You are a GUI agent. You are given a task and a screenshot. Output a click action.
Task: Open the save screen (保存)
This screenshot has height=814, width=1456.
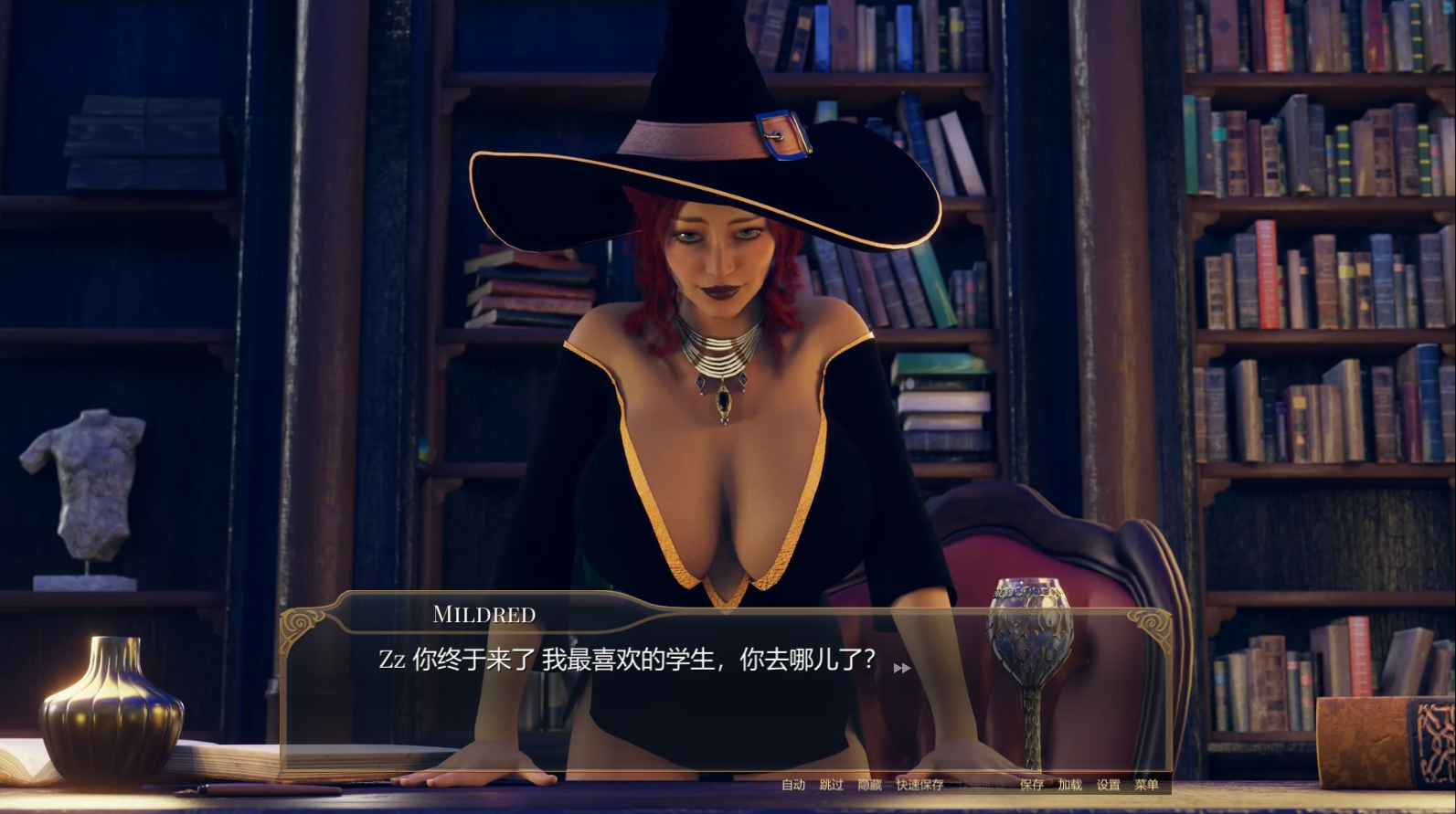[x=1031, y=785]
